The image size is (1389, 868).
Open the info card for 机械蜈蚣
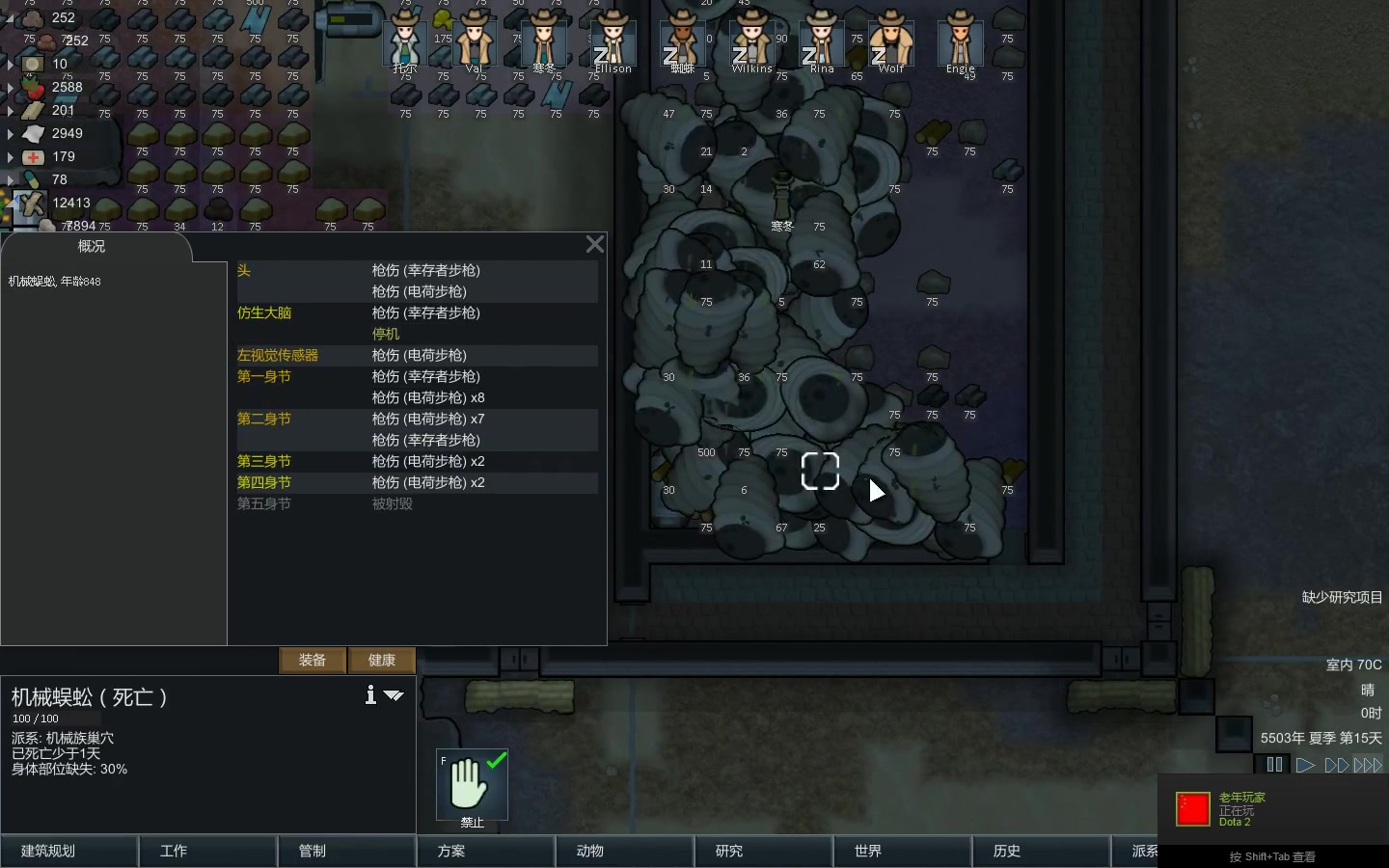(370, 694)
